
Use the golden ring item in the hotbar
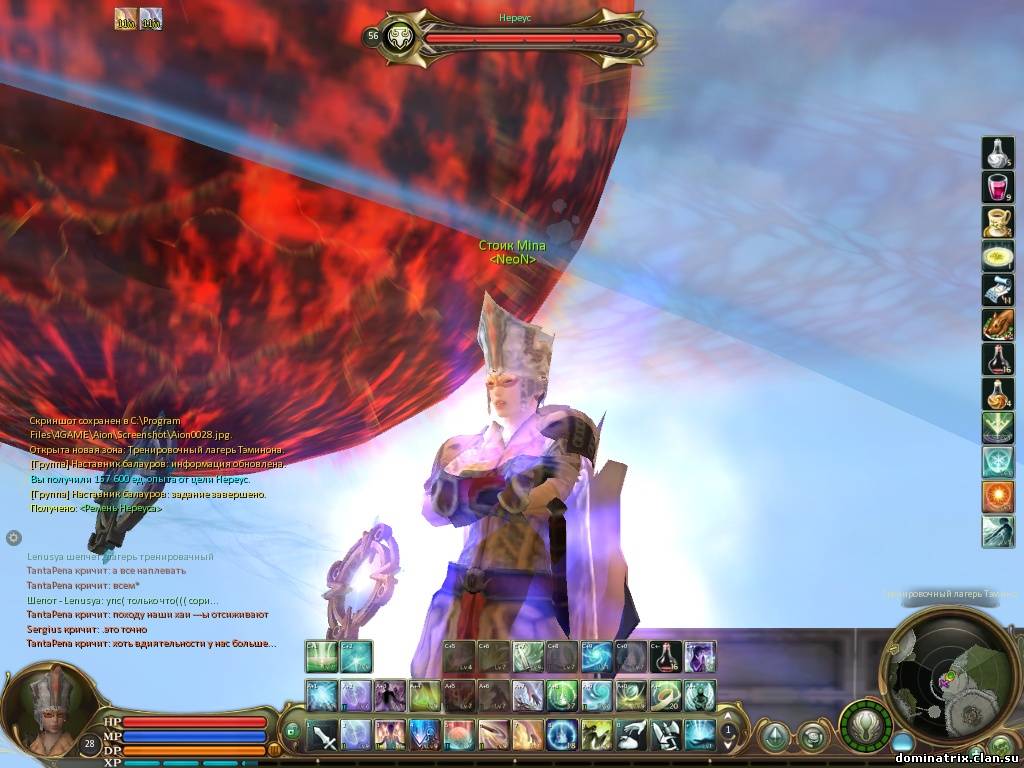tap(666, 695)
